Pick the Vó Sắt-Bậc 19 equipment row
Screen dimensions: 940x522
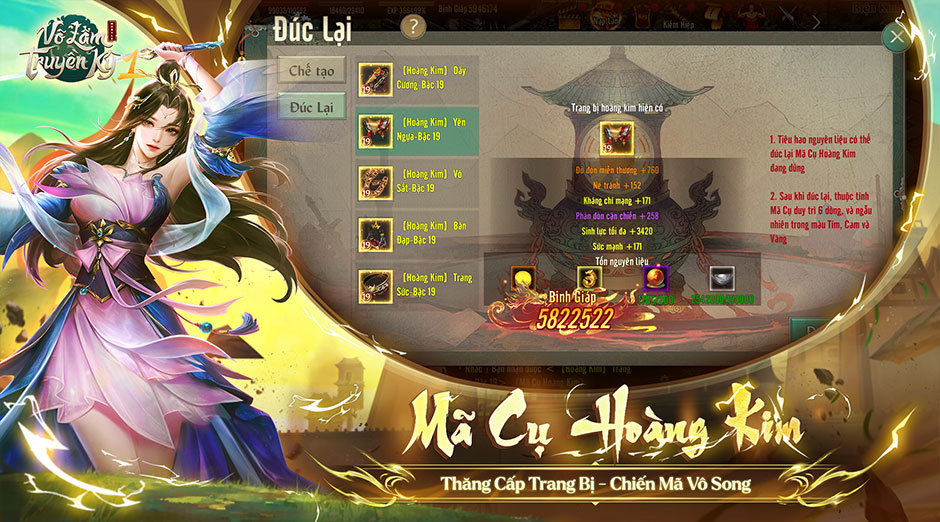417,181
